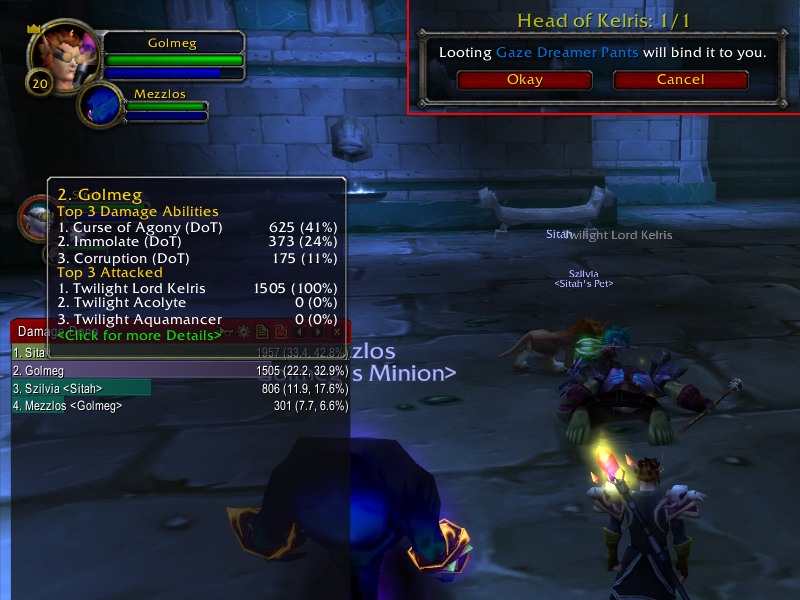Screen dimensions: 800x600
Task: Select the Mezzlos row in the damage meter
Action: 180,406
